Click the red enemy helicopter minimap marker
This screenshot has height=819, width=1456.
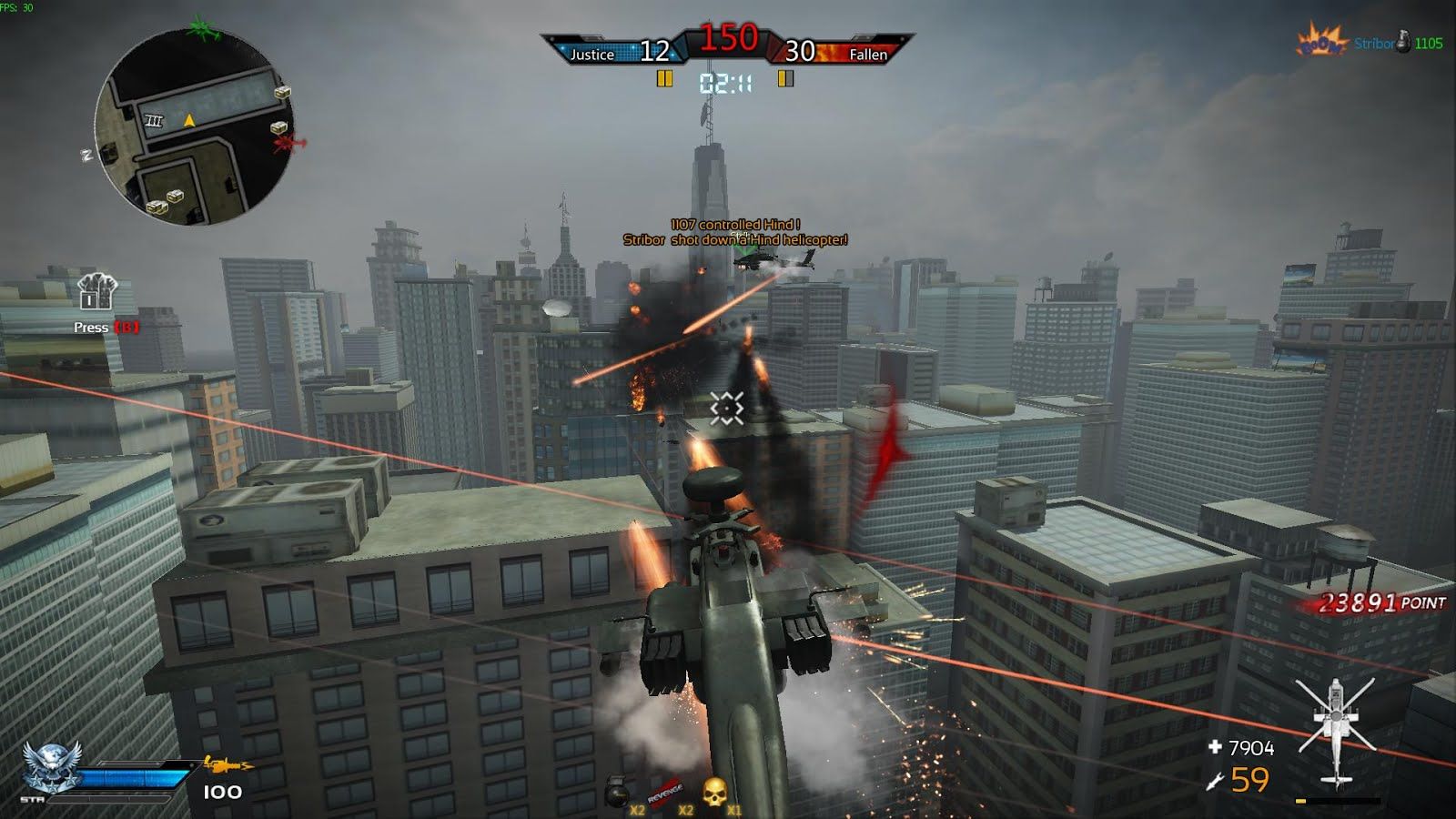[x=289, y=143]
